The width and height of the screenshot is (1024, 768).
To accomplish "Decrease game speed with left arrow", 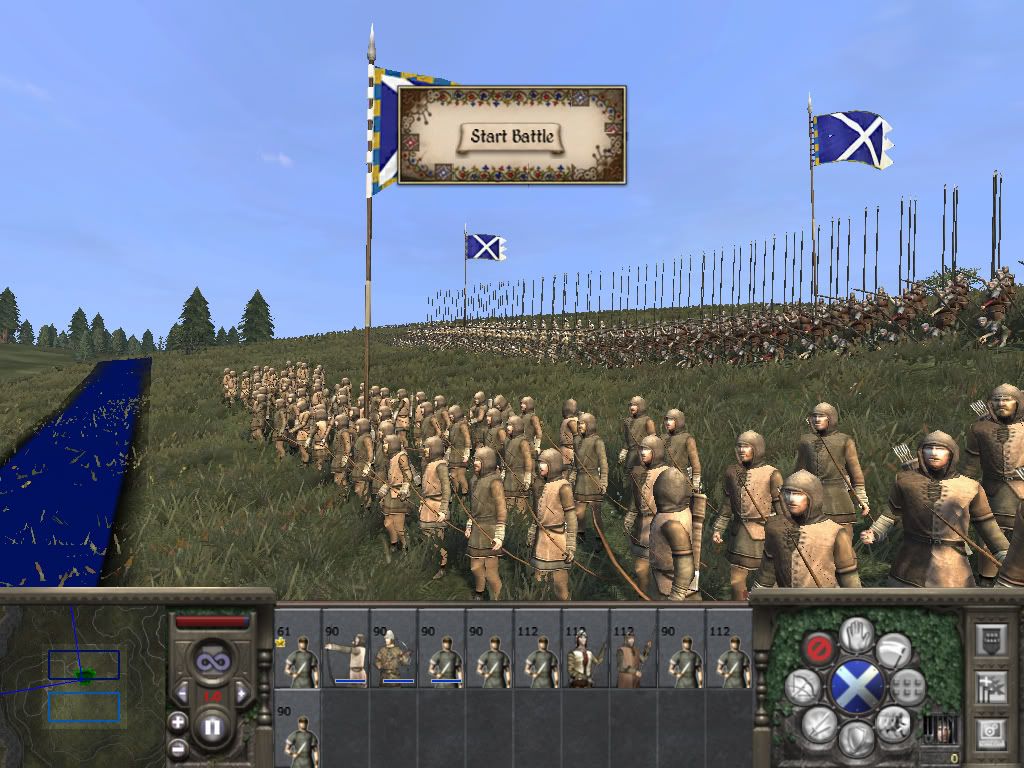I will (x=180, y=692).
